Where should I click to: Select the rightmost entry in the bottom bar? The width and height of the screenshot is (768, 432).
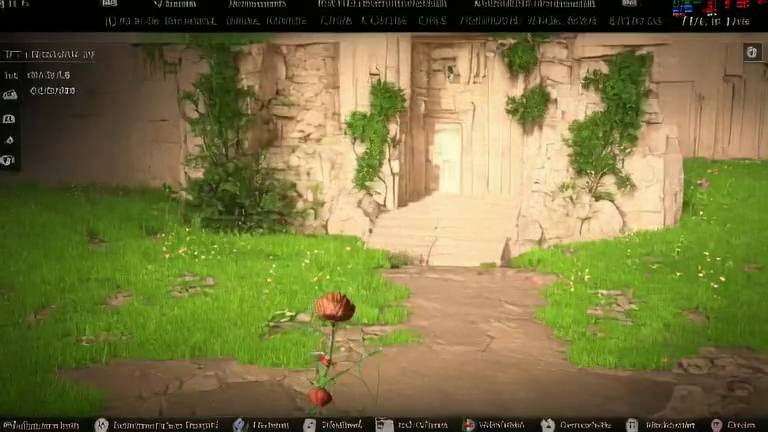(733, 425)
